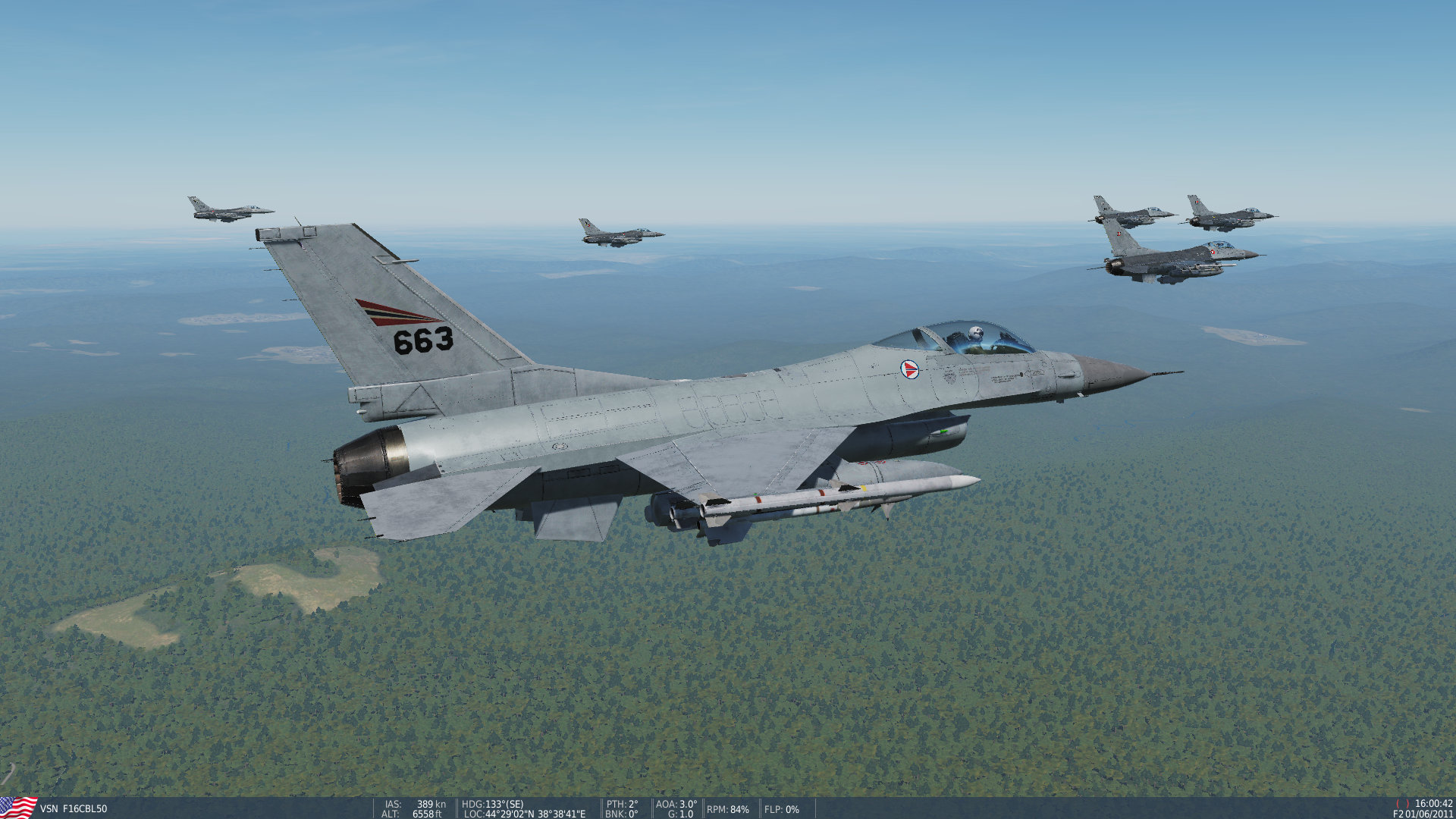Image resolution: width=1456 pixels, height=819 pixels.
Task: Select the VSN F16CBL50 aircraft label
Action: pyautogui.click(x=74, y=807)
